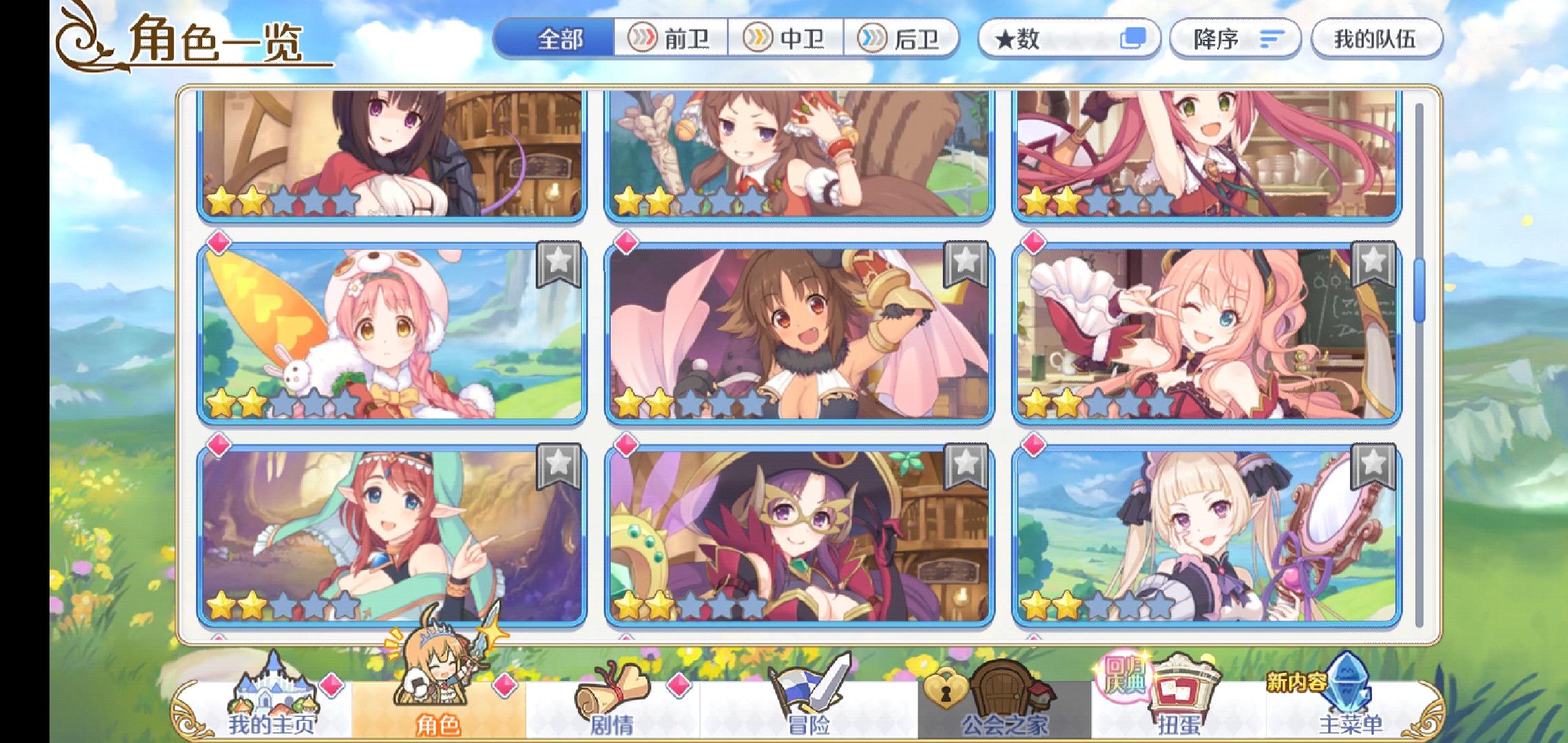
Task: Switch sort order via 降序 control
Action: (1234, 39)
